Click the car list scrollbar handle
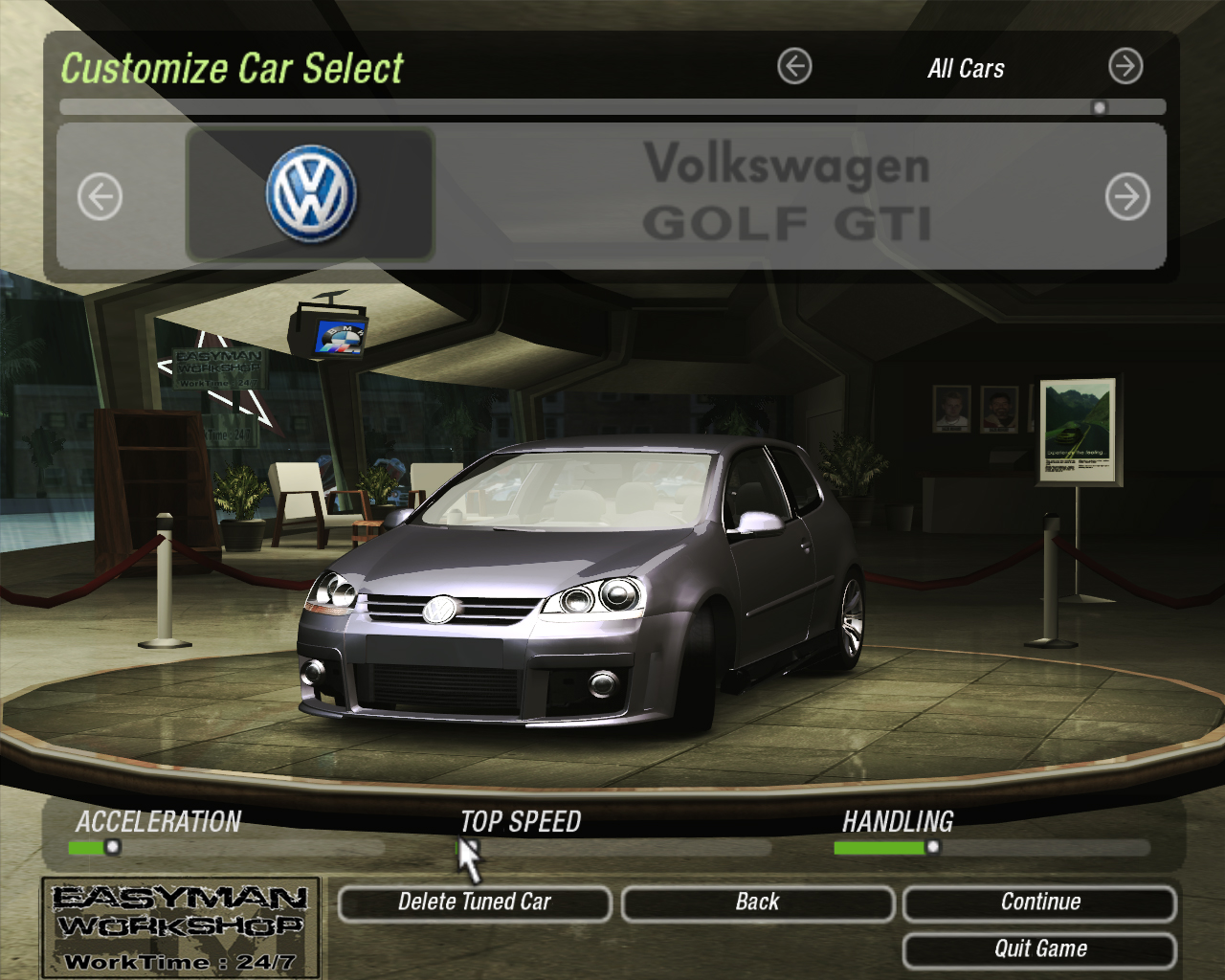The height and width of the screenshot is (980, 1225). pos(1099,108)
